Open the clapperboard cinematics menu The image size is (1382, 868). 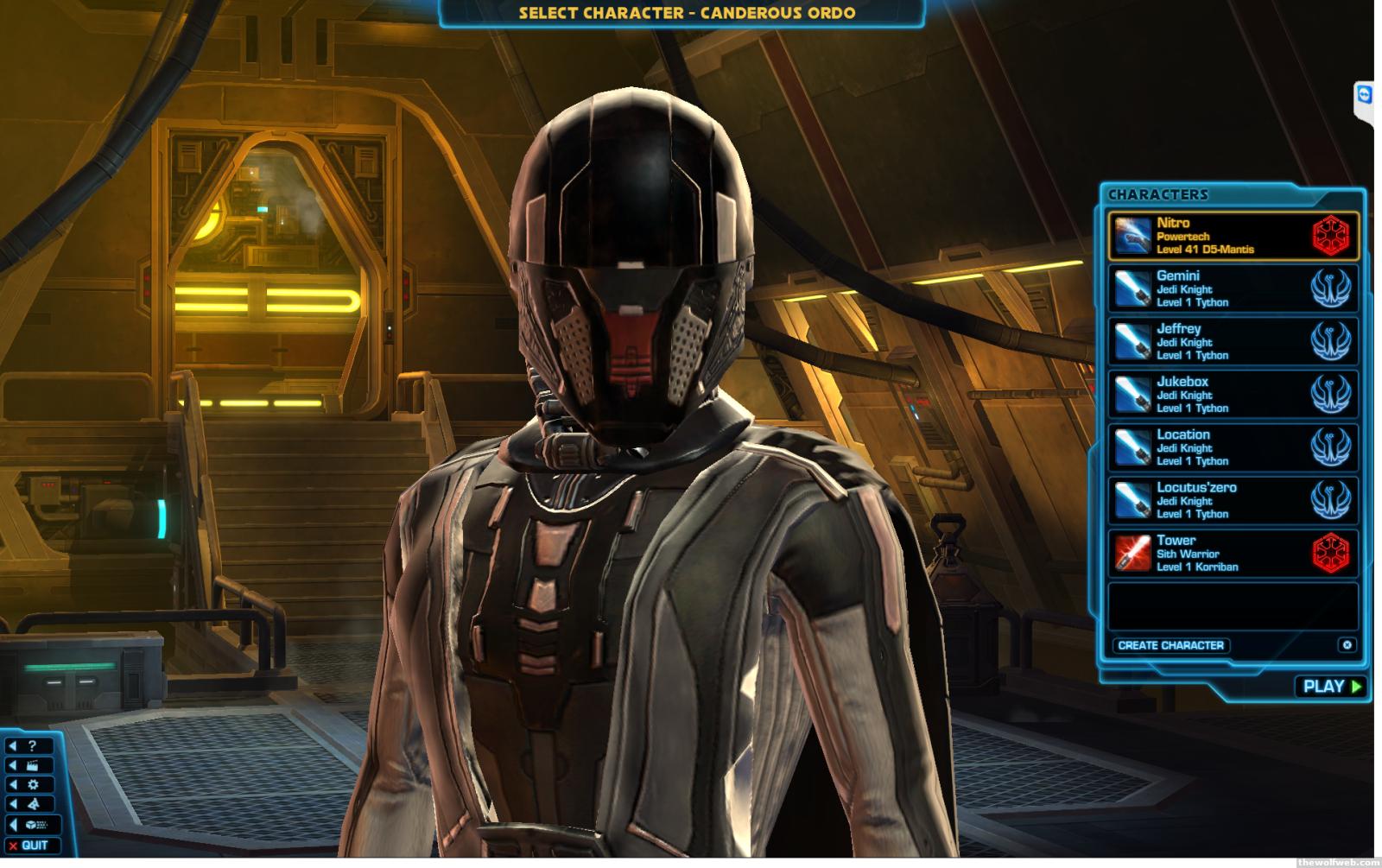point(29,765)
